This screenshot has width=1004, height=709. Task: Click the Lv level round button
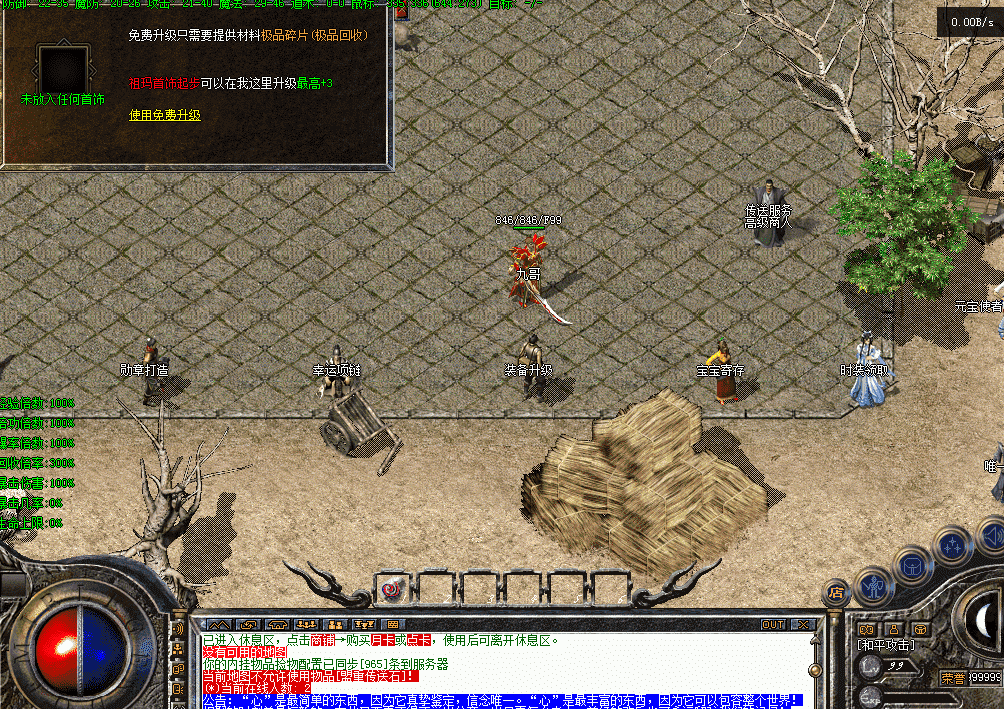pos(872,665)
